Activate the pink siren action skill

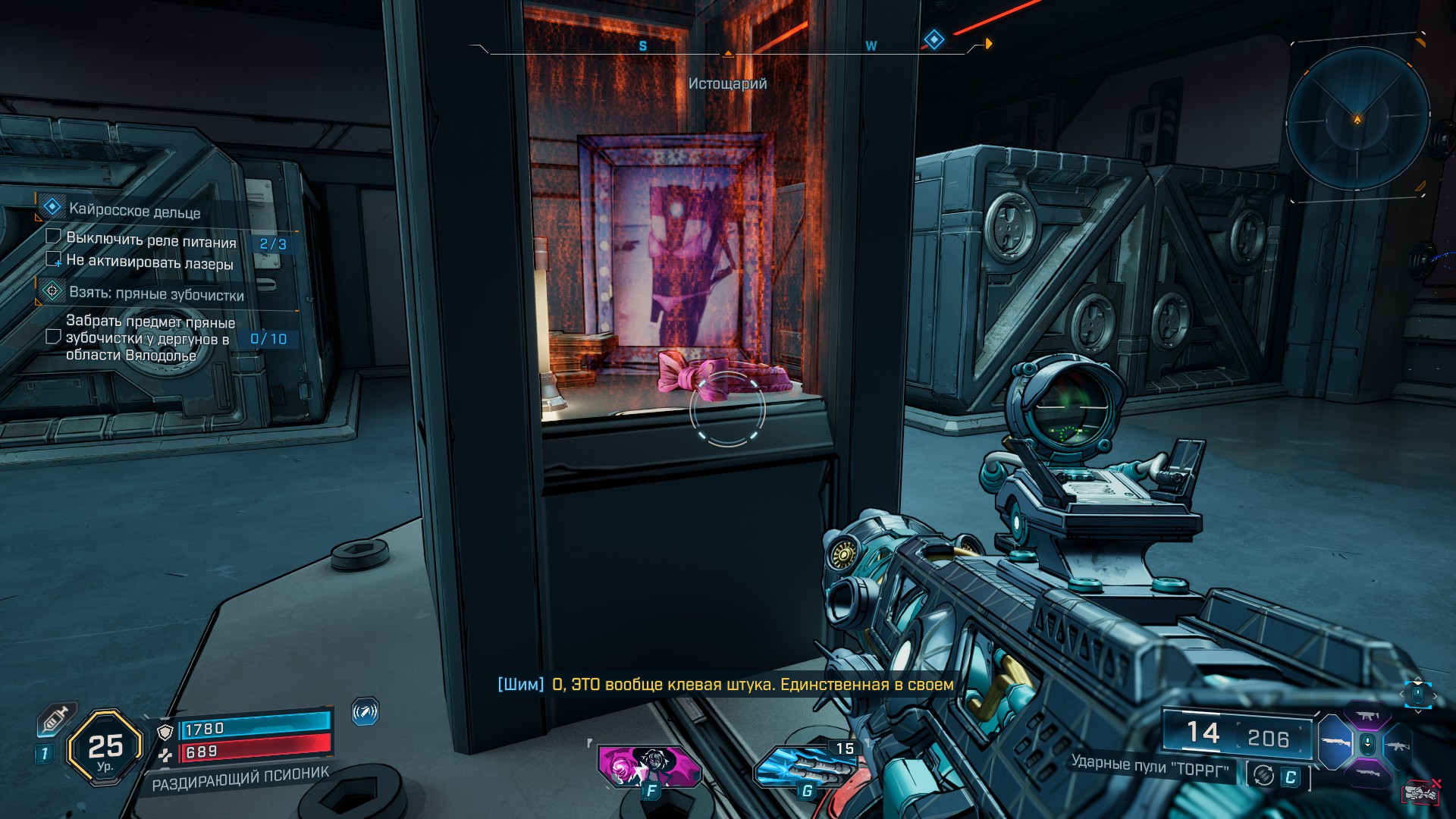coord(648,766)
